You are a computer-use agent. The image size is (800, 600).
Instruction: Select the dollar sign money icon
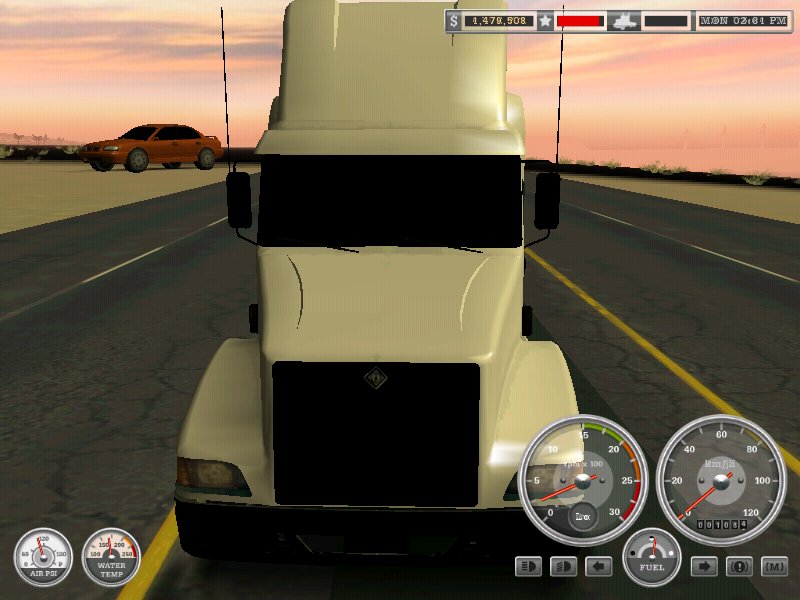click(x=454, y=20)
